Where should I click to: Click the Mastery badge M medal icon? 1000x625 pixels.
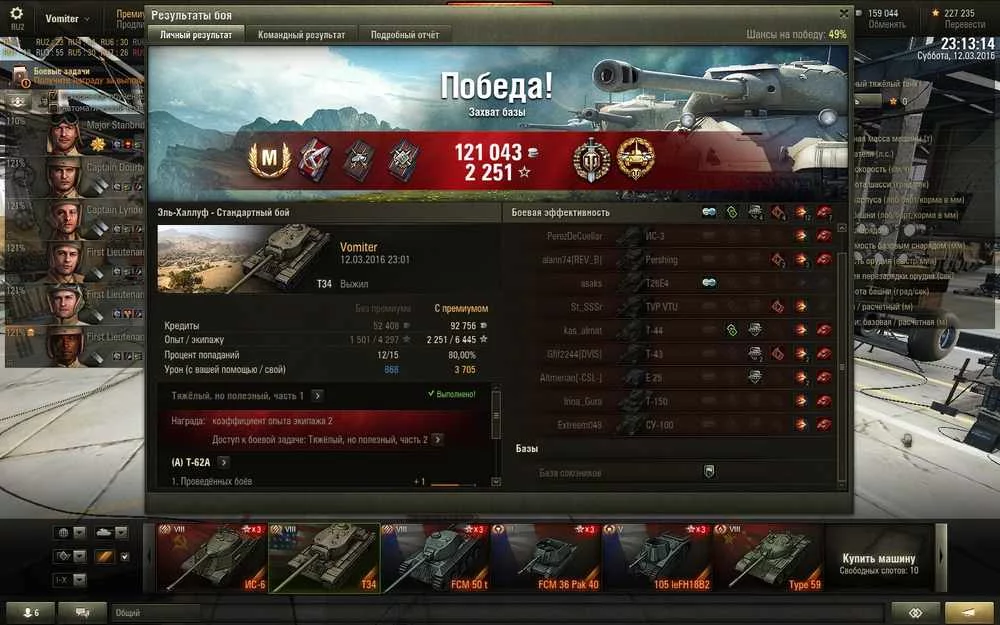[266, 160]
